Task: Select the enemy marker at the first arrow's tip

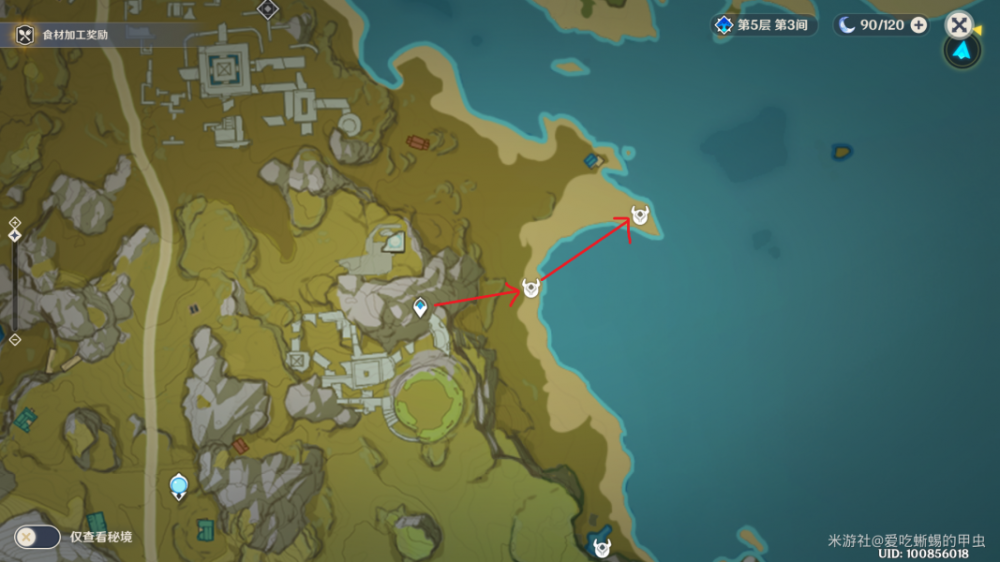Action: (531, 289)
